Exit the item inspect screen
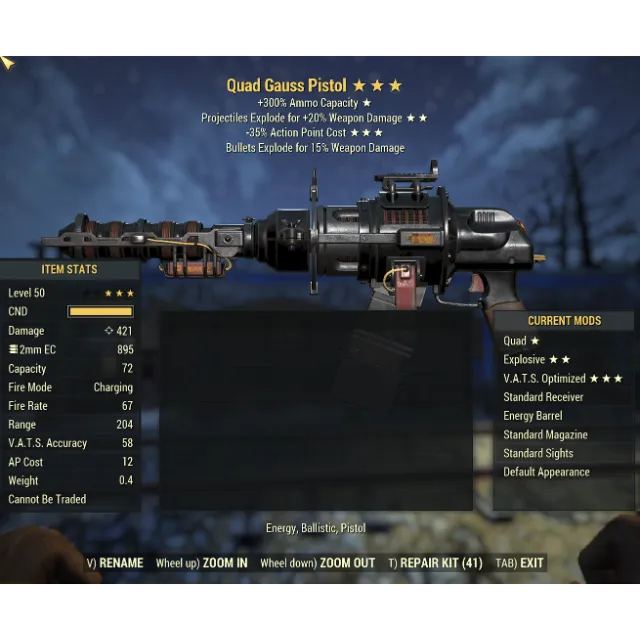Screen dimensions: 640x640 coord(523,563)
